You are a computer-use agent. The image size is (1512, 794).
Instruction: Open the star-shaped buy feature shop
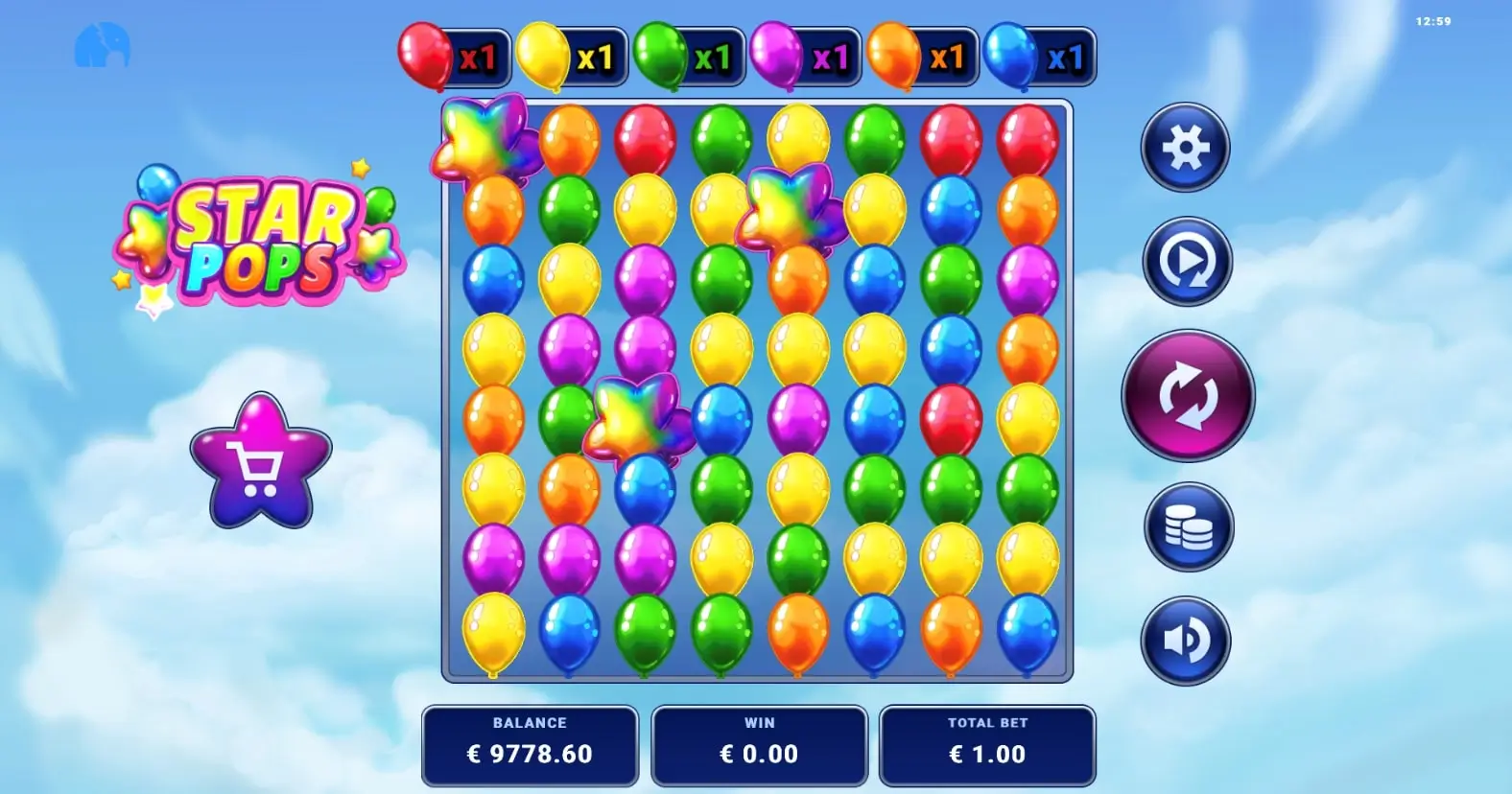(x=261, y=457)
